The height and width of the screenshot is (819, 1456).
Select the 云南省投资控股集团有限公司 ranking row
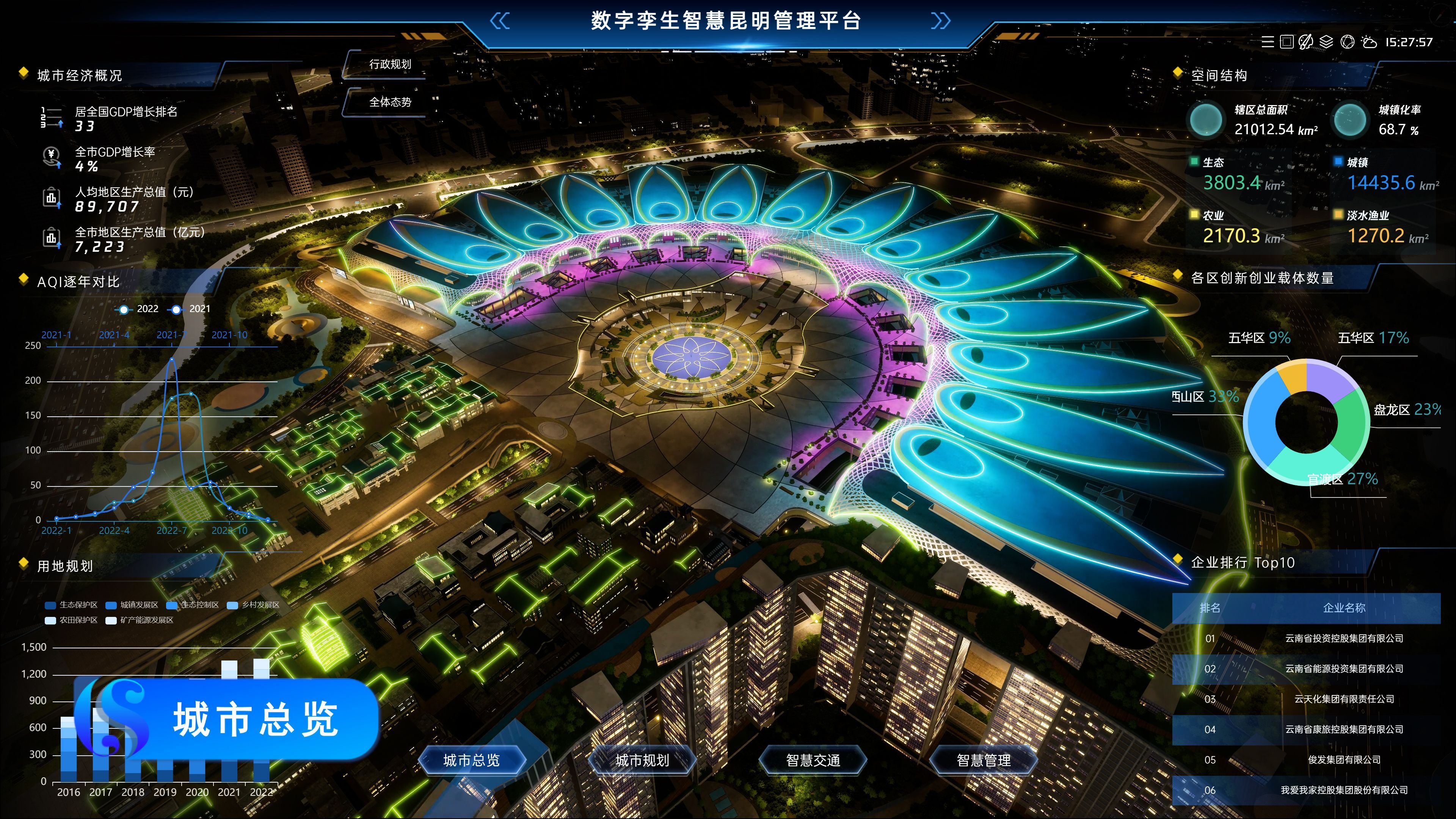(1305, 639)
